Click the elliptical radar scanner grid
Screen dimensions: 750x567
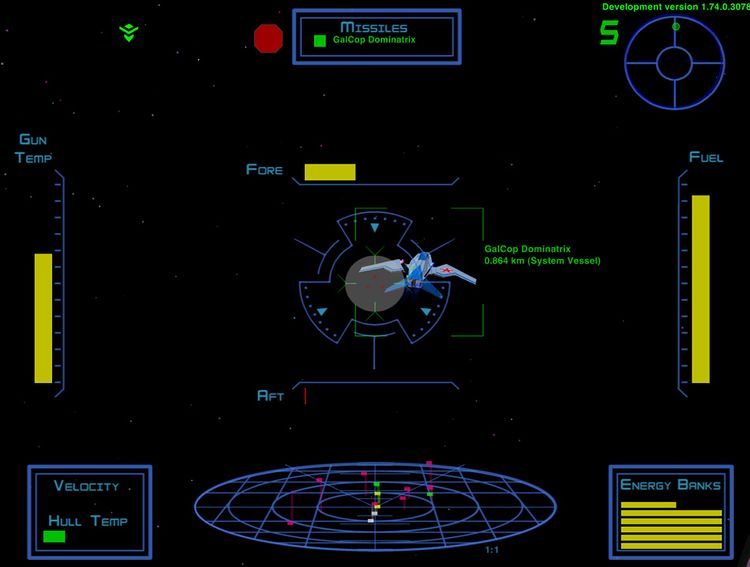point(375,500)
